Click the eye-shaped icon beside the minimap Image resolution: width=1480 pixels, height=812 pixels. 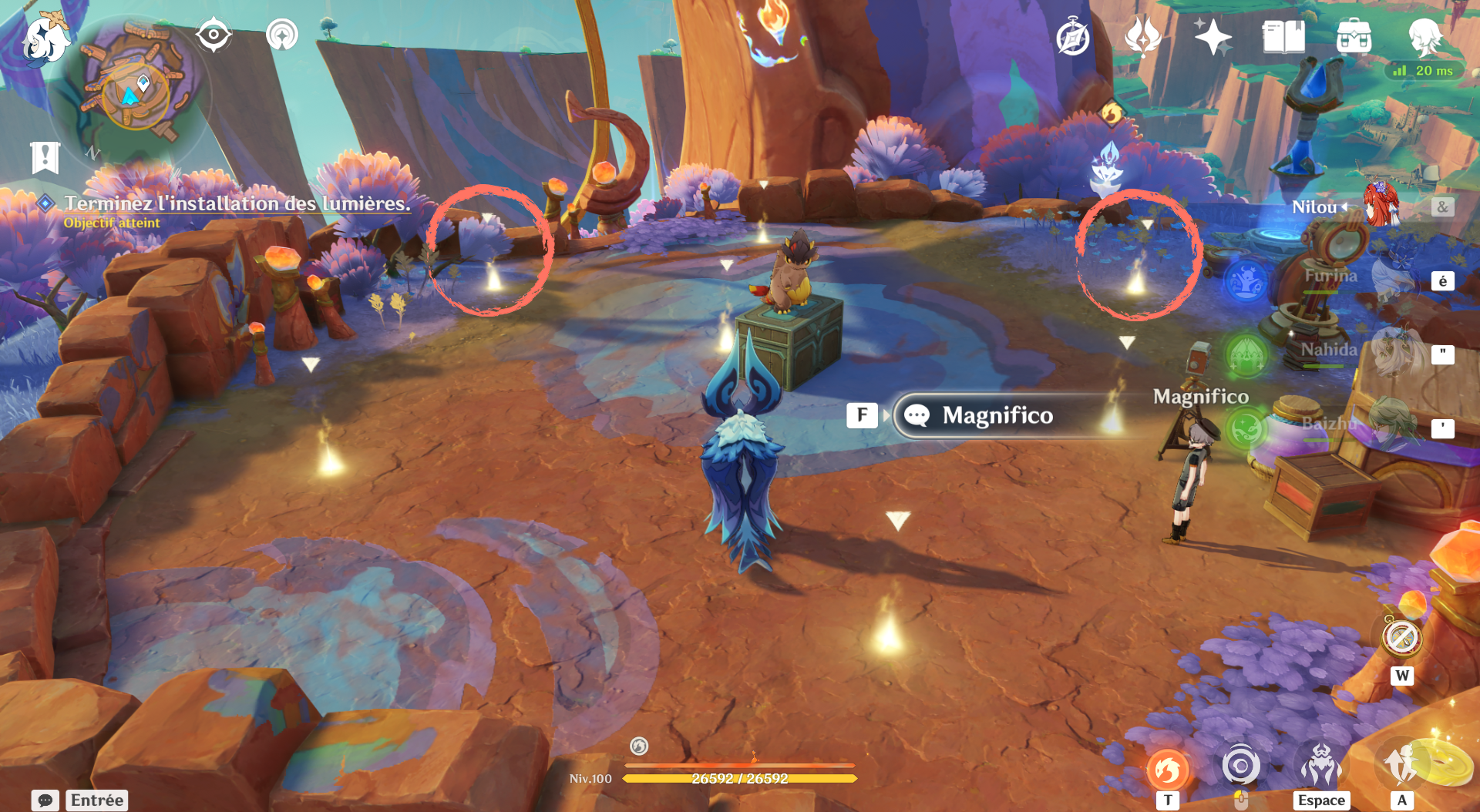pyautogui.click(x=214, y=35)
